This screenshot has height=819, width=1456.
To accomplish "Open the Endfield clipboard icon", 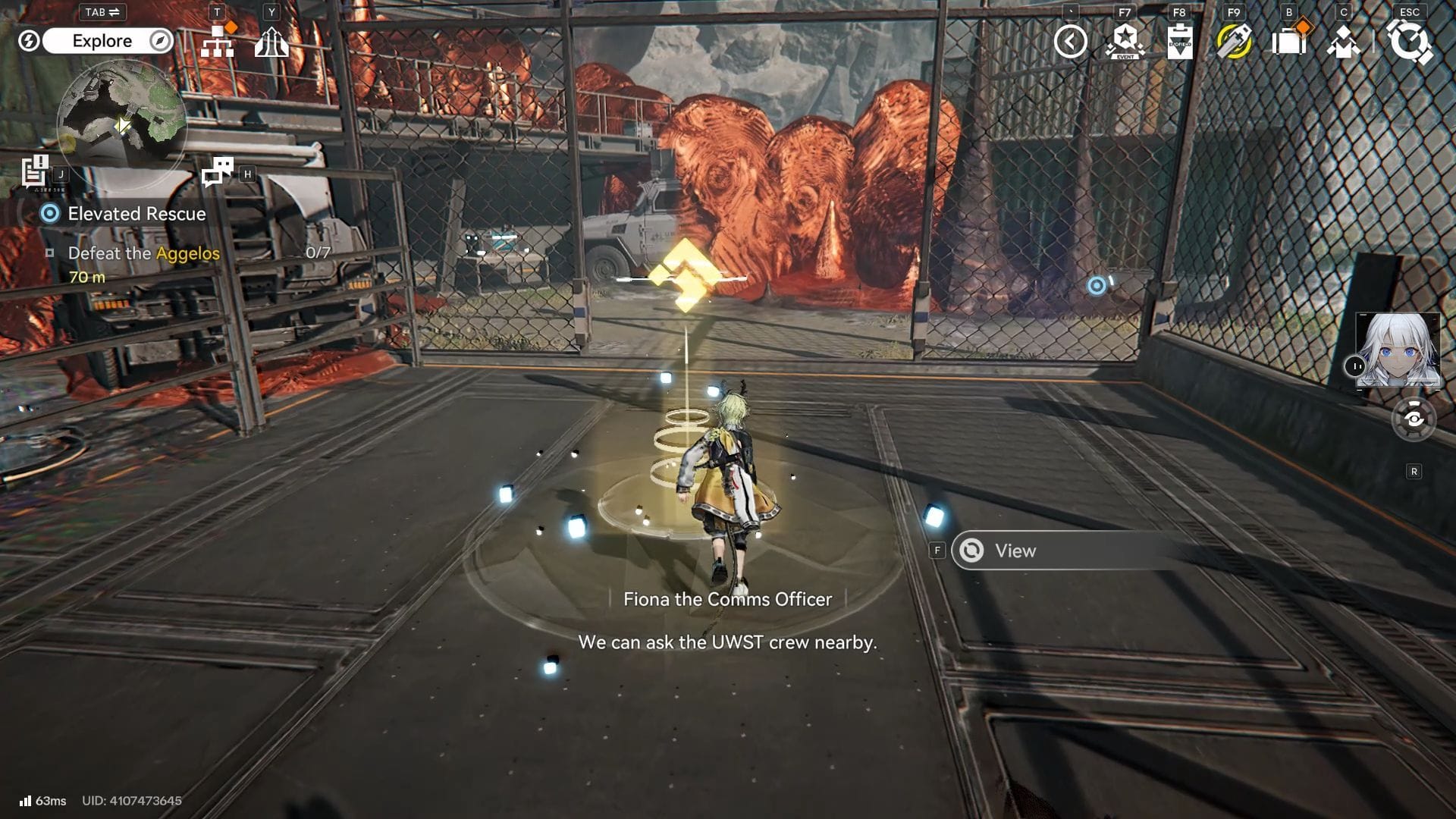I will tap(1179, 42).
